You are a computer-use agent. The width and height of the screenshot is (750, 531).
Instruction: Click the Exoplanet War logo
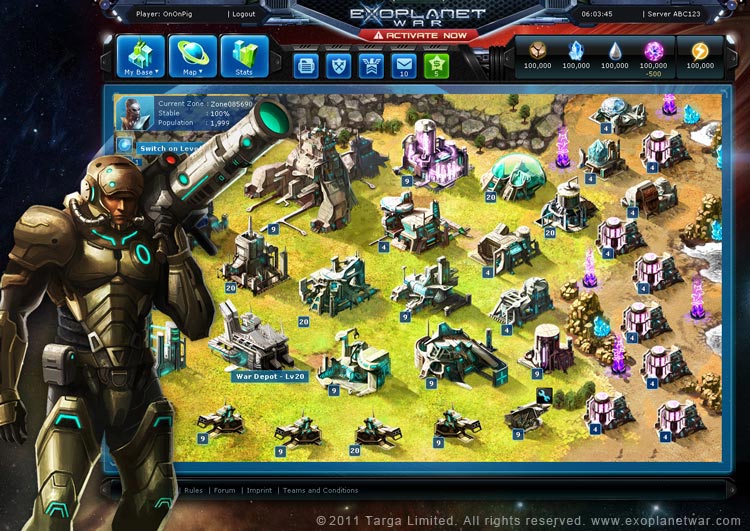(417, 14)
